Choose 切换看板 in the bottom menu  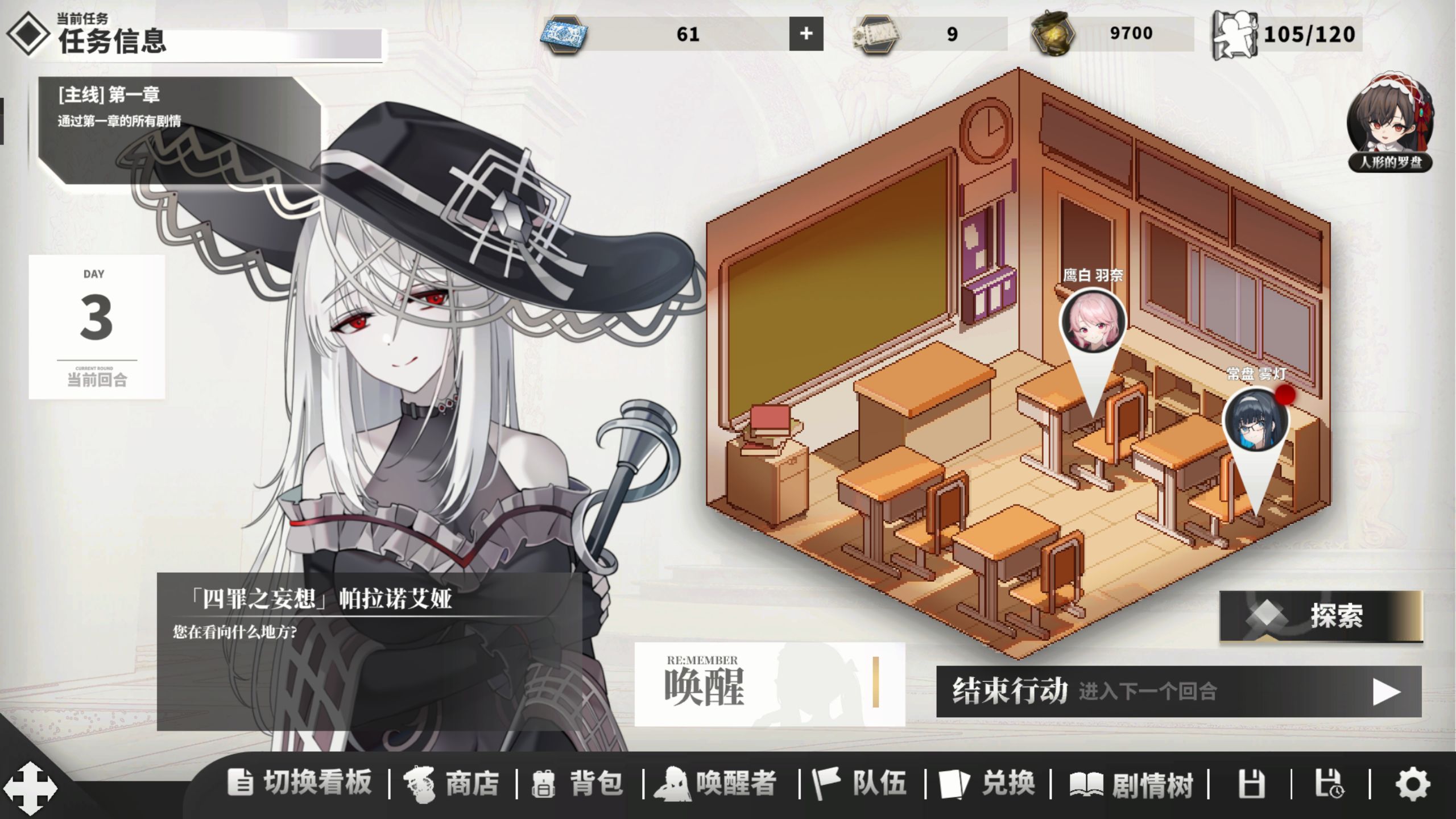tap(300, 783)
